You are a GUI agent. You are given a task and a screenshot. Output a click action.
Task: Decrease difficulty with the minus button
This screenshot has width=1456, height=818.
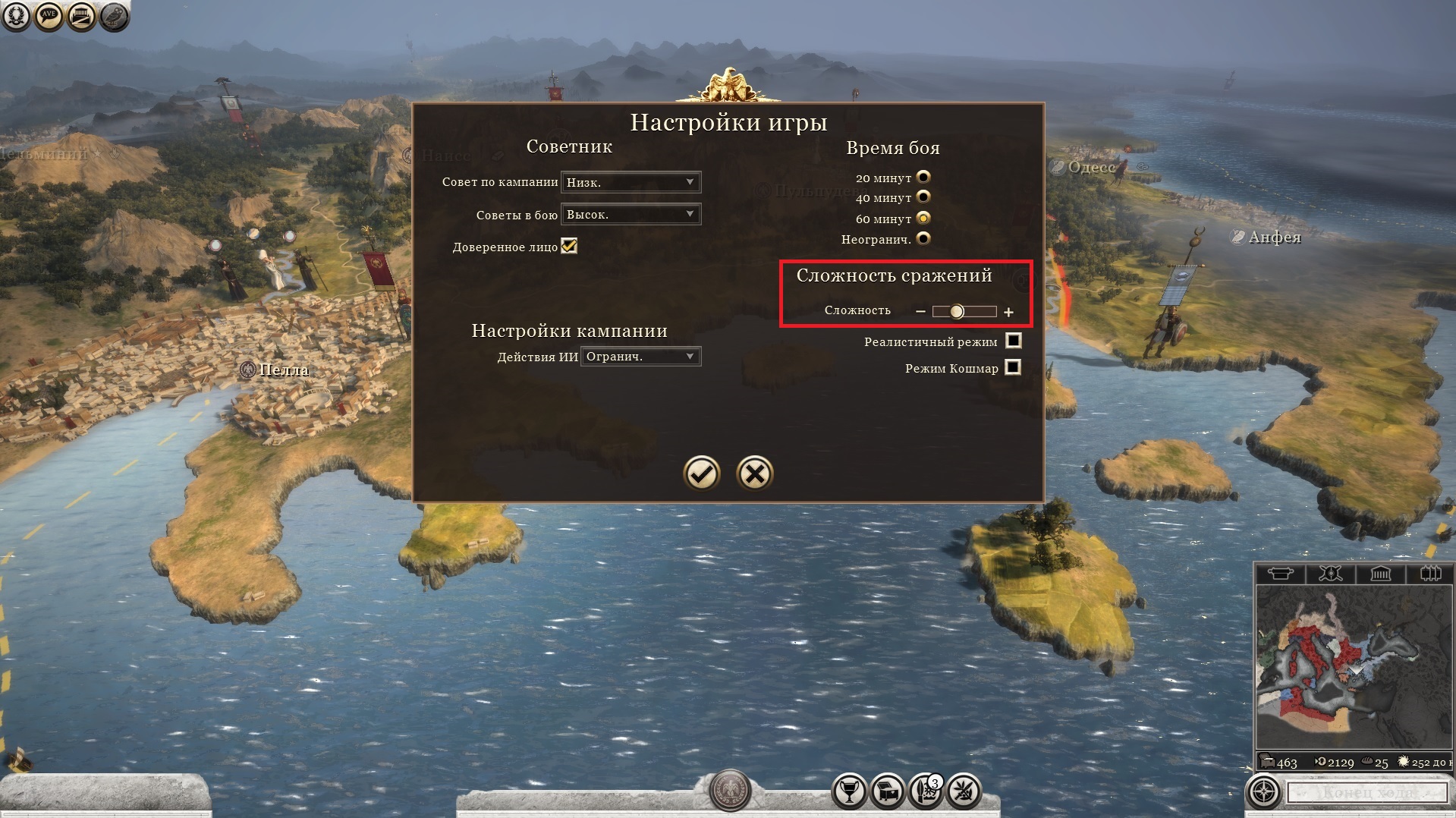920,311
